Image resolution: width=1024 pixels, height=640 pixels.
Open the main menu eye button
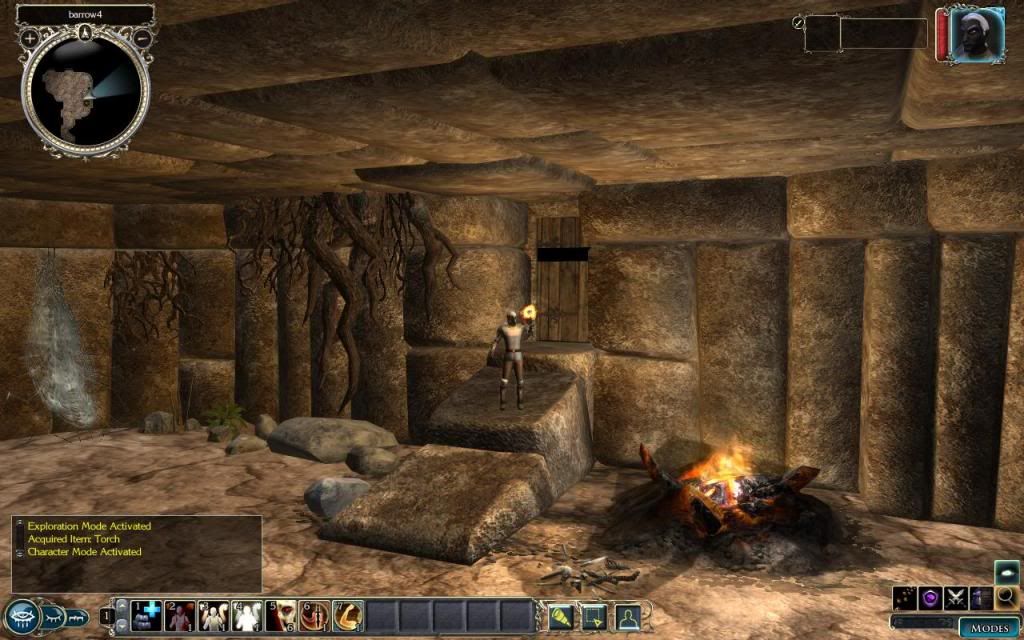pos(20,615)
